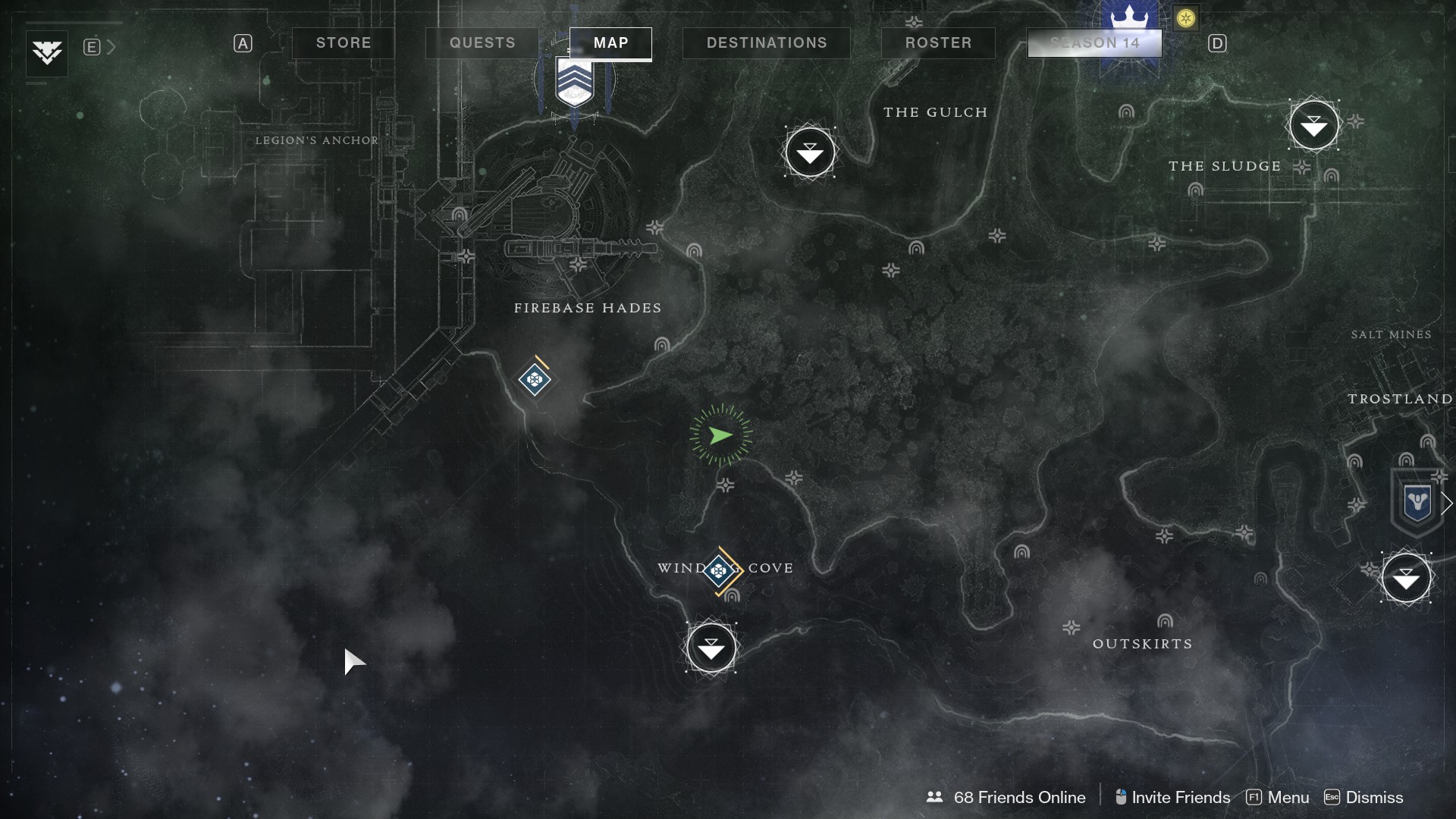Open the QUESTS tab
Image resolution: width=1456 pixels, height=819 pixels.
[481, 43]
